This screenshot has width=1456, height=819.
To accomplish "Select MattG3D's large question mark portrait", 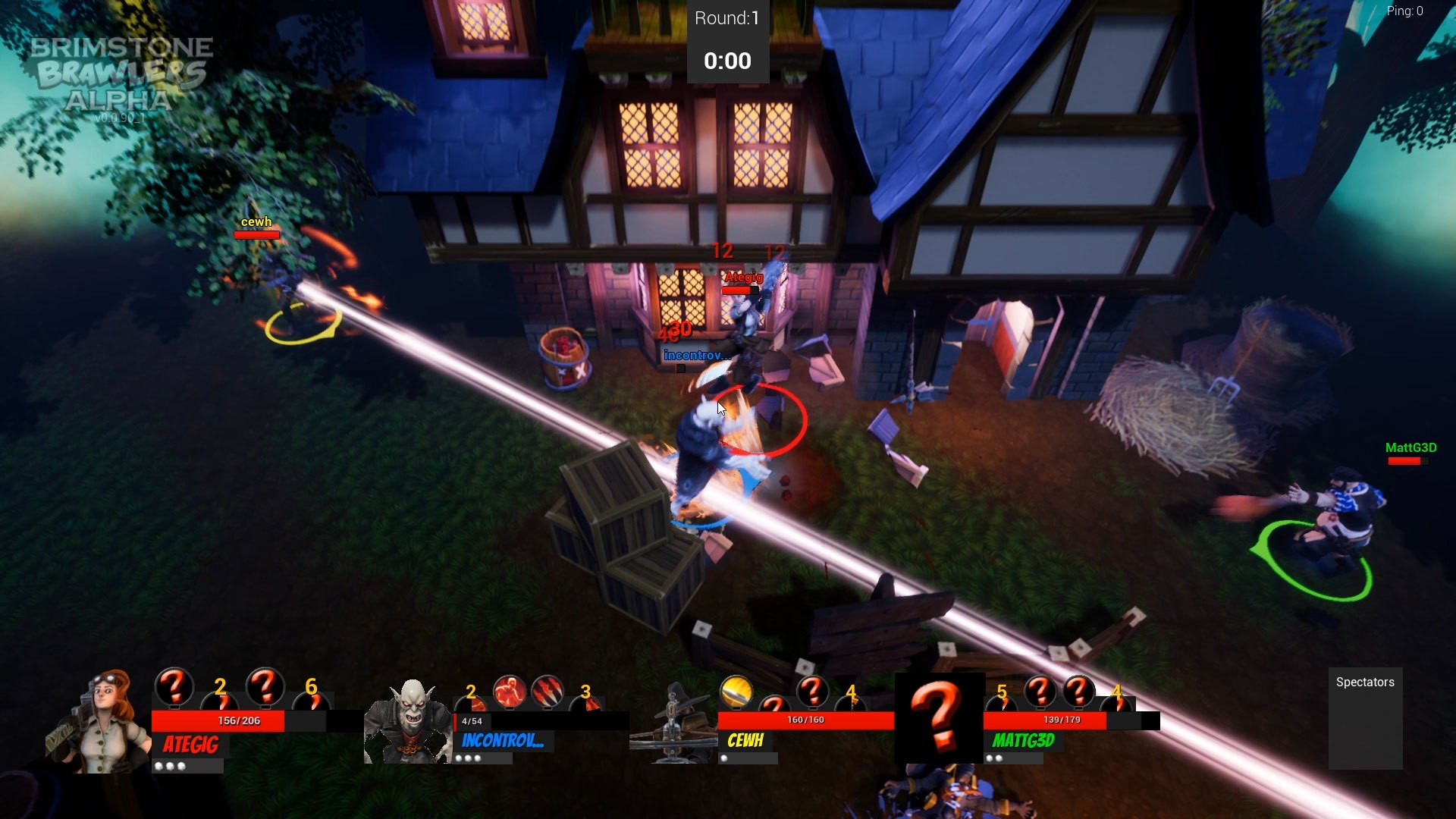I will (939, 717).
